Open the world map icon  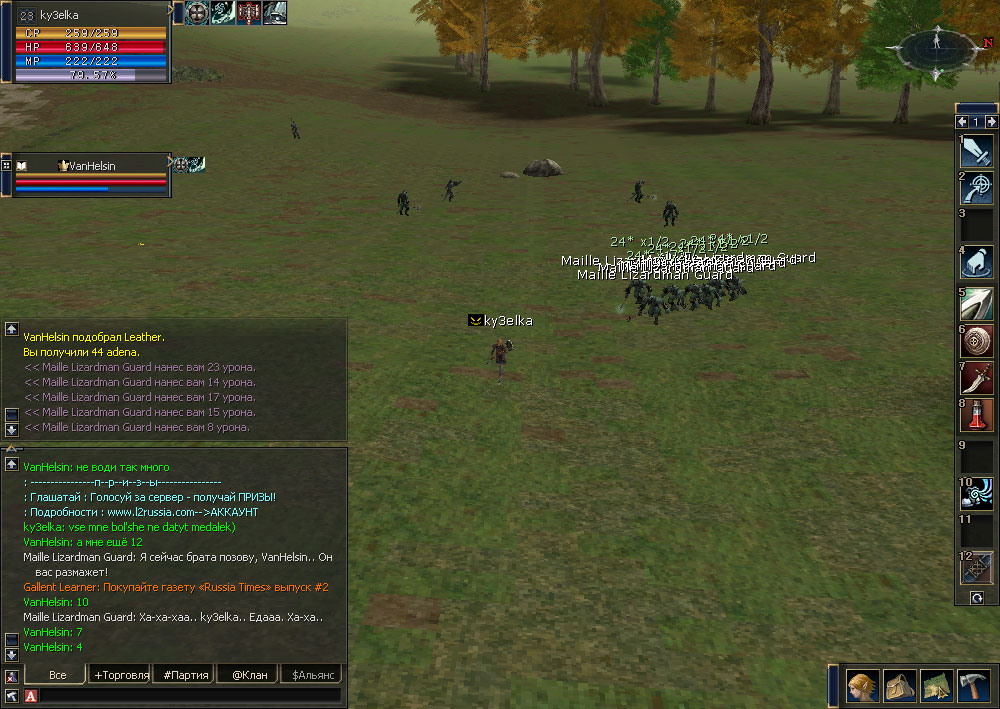click(x=937, y=685)
